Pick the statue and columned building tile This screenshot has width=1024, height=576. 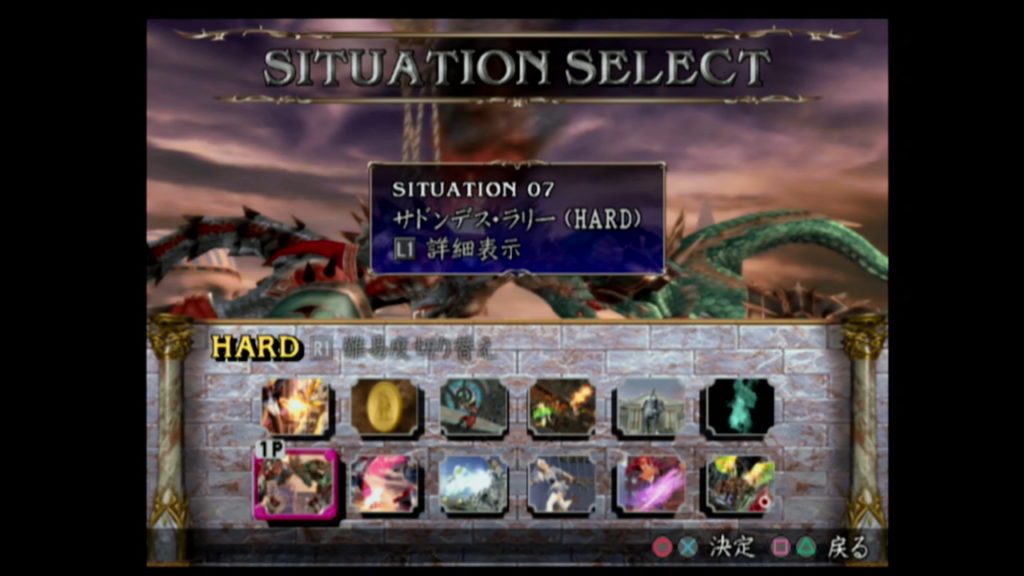pyautogui.click(x=650, y=407)
